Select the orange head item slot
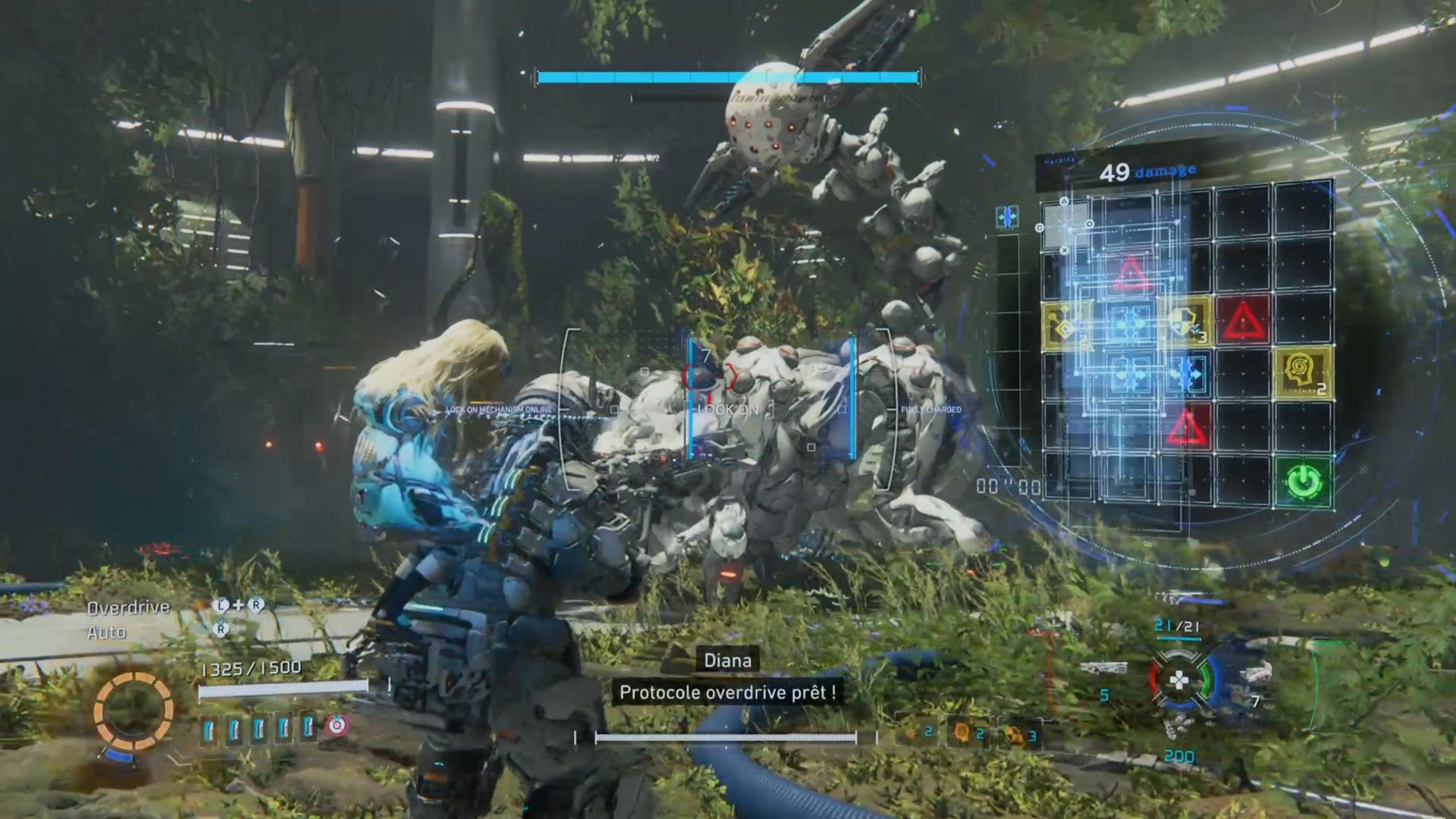1456x819 pixels. tap(963, 733)
